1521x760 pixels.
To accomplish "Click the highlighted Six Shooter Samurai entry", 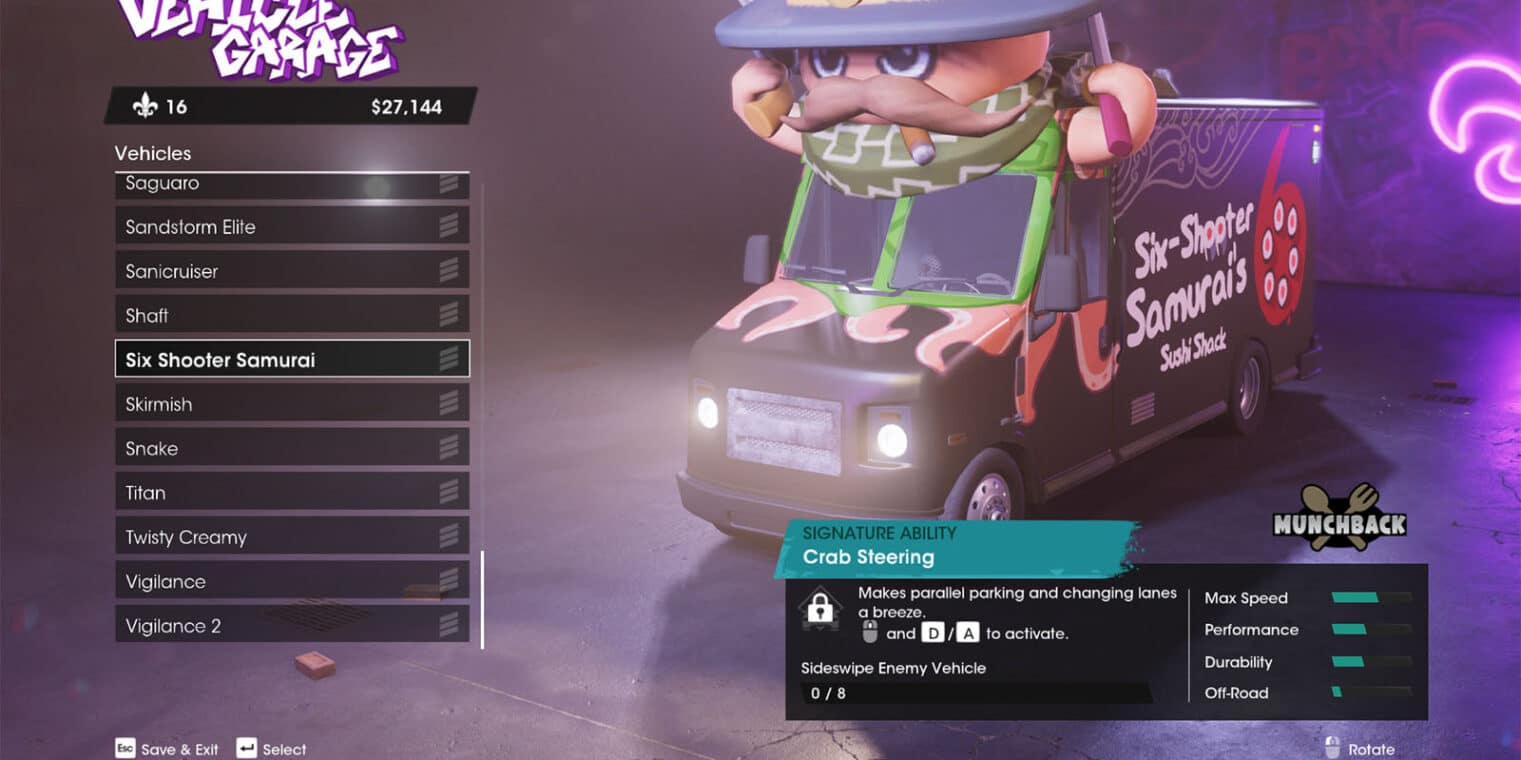I will 291,360.
